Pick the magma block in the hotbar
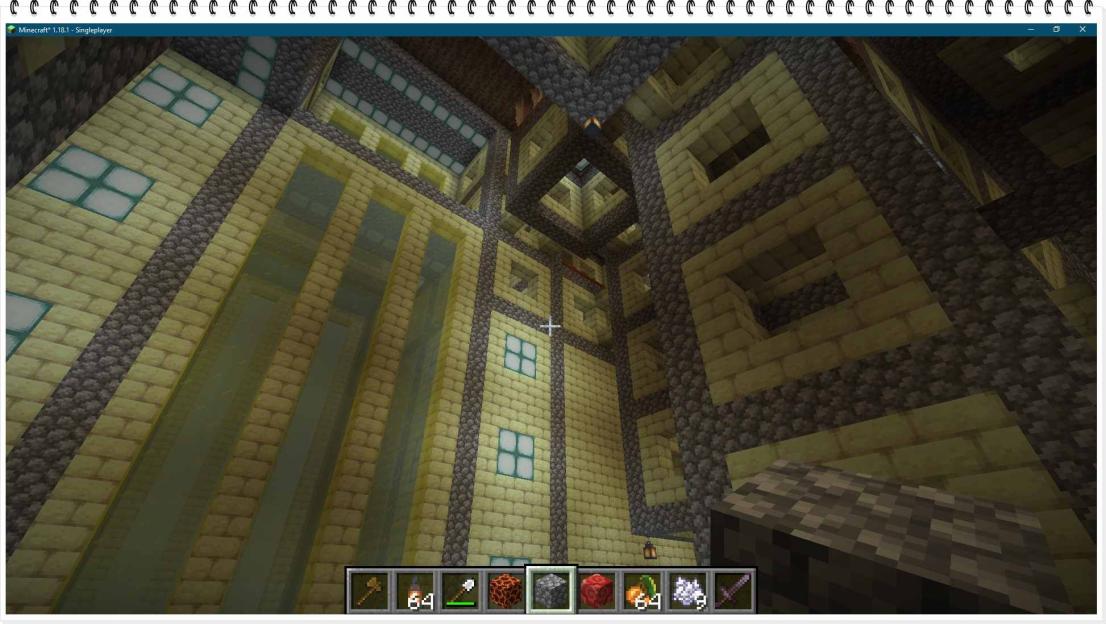Viewport: 1106px width, 624px height. (506, 591)
